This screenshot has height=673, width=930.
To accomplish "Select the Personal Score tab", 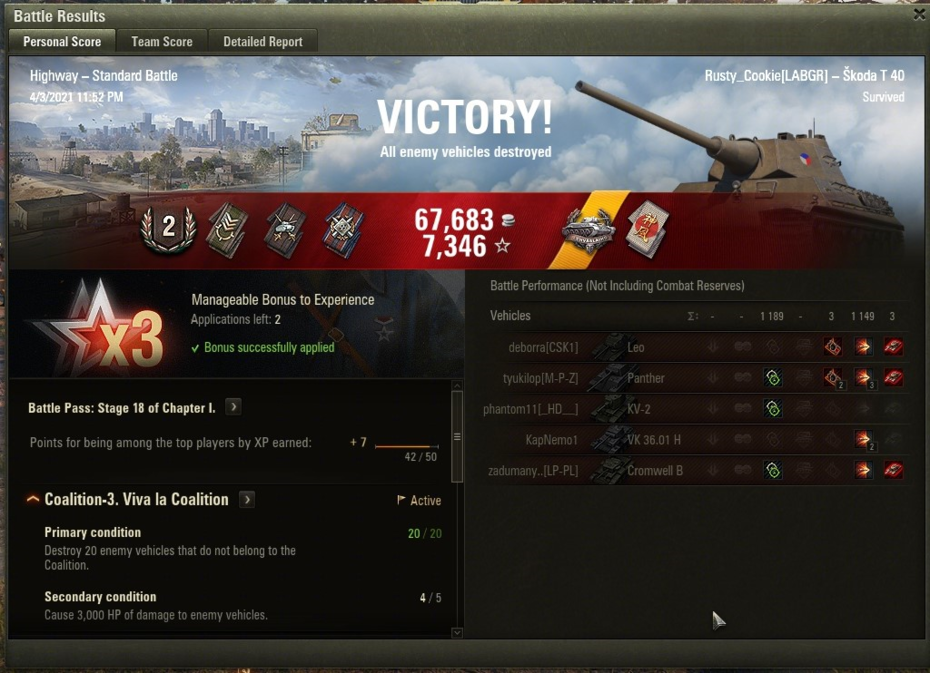I will pyautogui.click(x=62, y=41).
